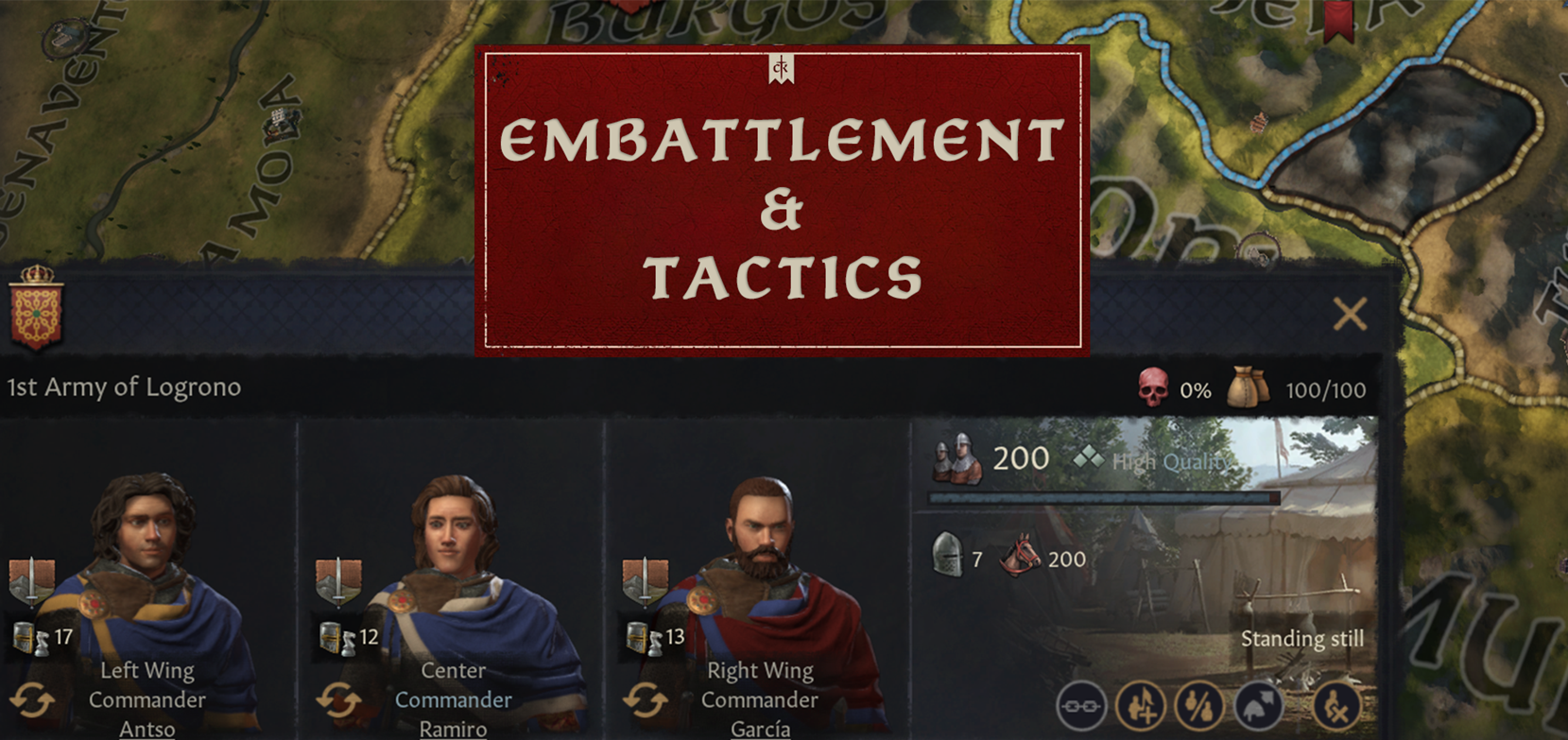Screen dimensions: 1568x740
Task: Select the Center sword tactics shield icon
Action: [x=337, y=580]
